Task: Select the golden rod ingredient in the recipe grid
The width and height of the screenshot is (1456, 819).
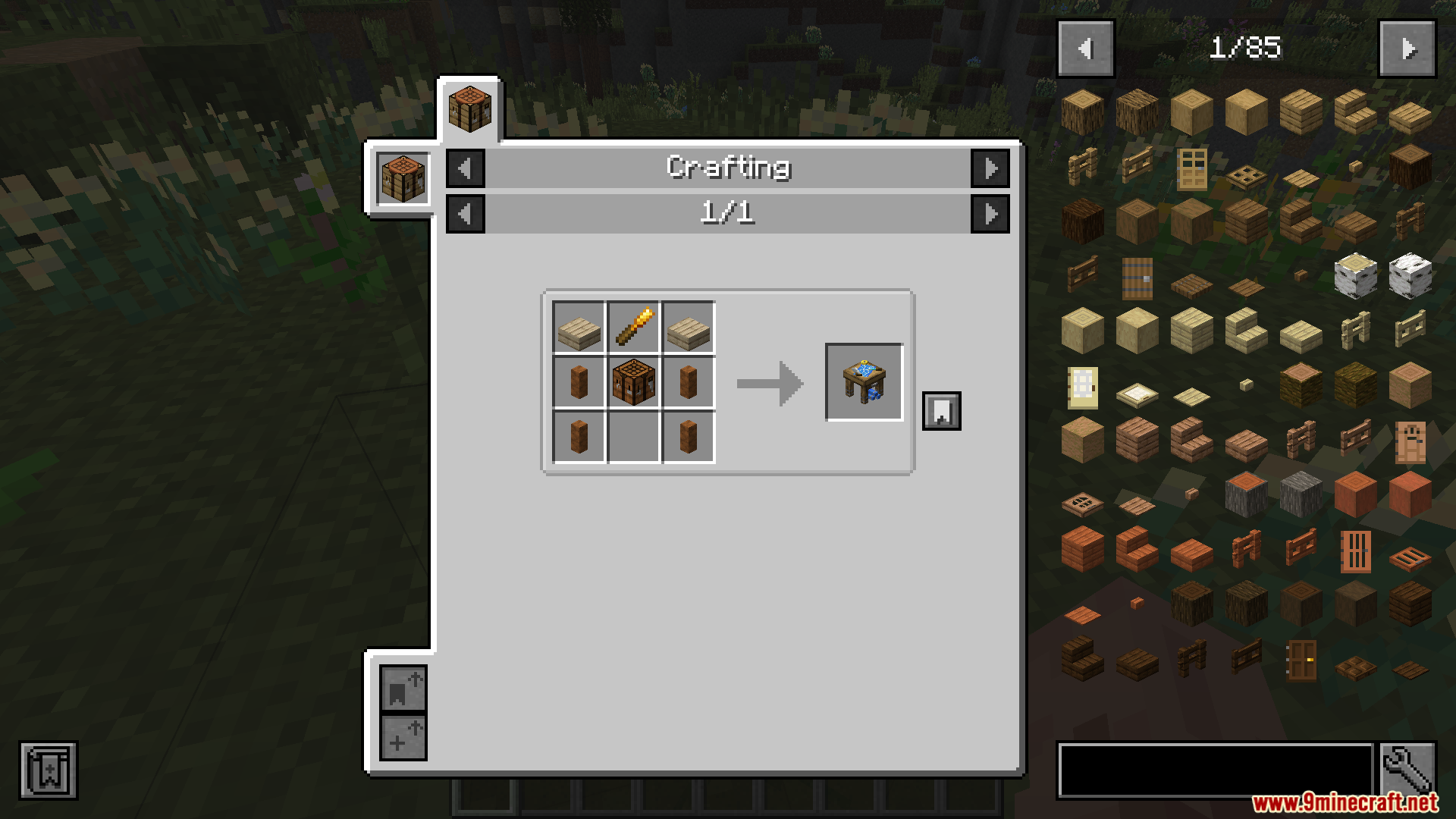Action: click(634, 328)
